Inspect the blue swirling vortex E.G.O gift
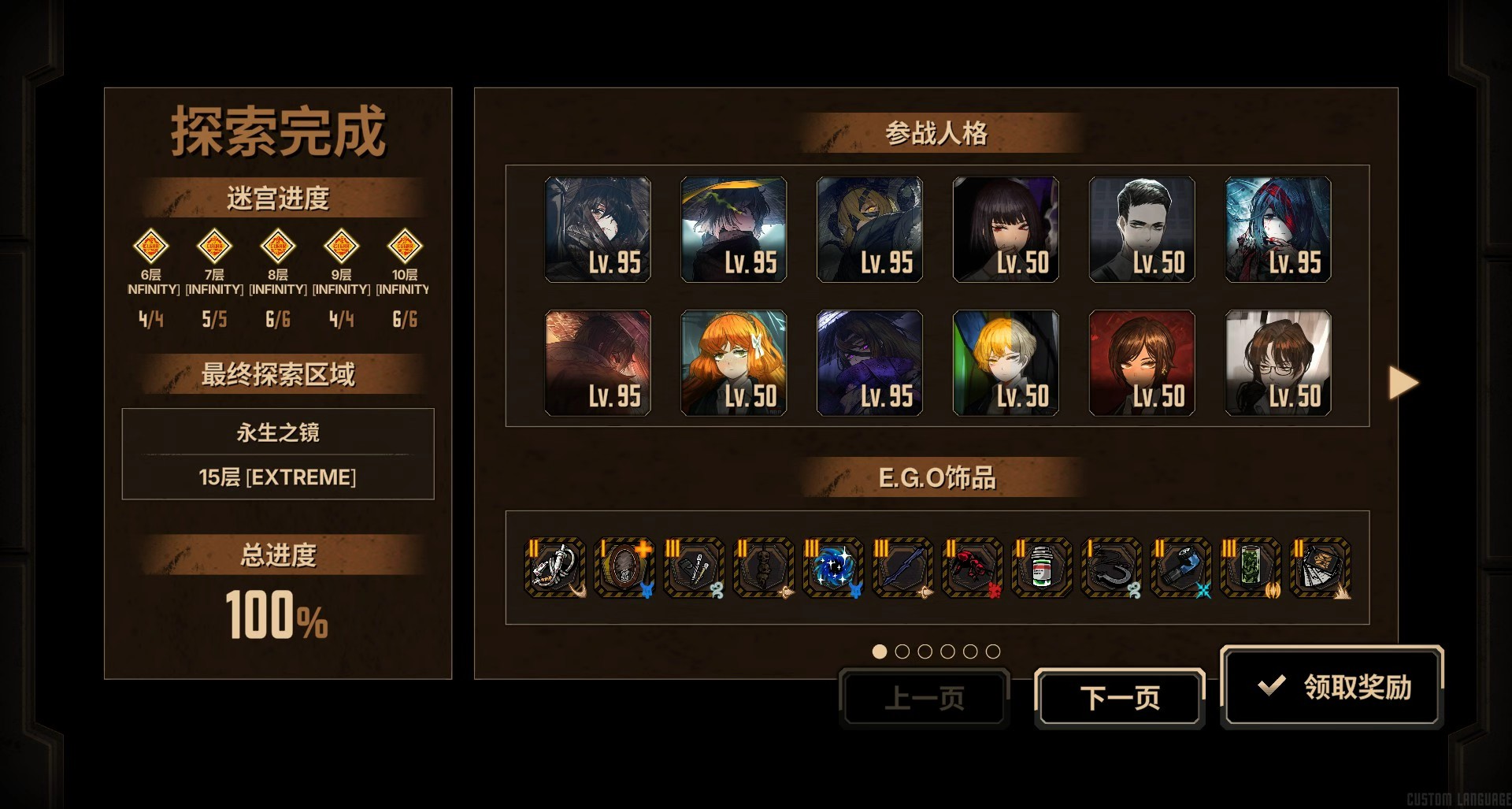 (x=833, y=567)
